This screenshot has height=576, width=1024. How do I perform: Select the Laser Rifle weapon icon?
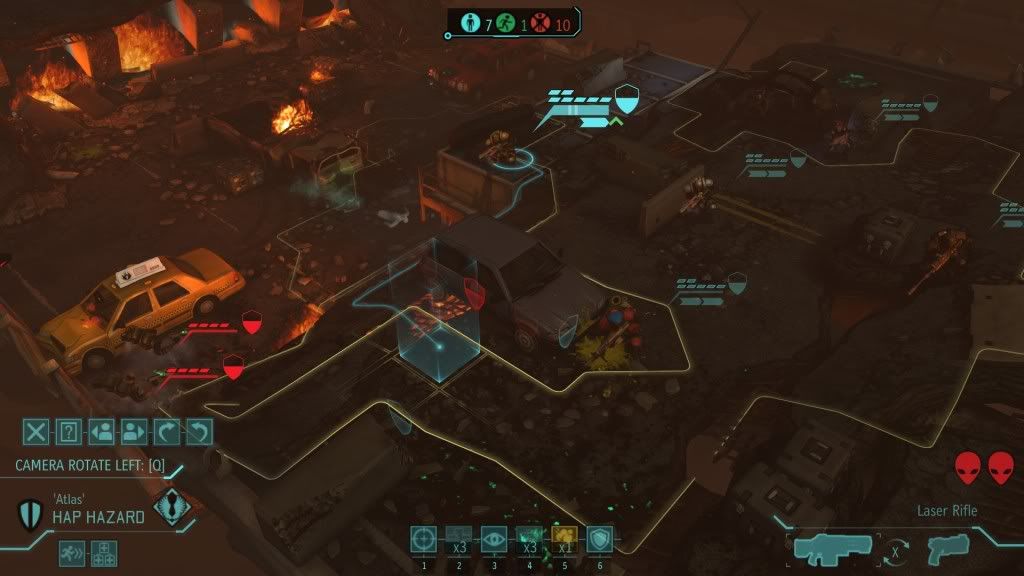[x=832, y=548]
